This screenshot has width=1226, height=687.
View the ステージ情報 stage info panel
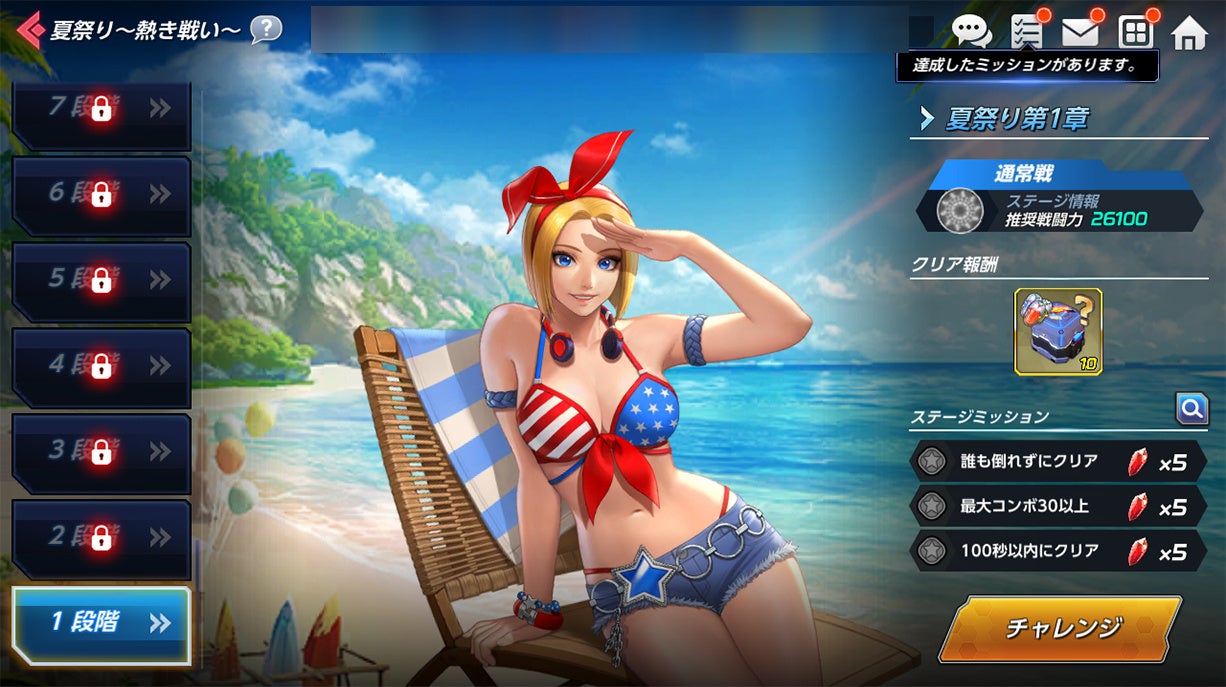(x=1060, y=210)
